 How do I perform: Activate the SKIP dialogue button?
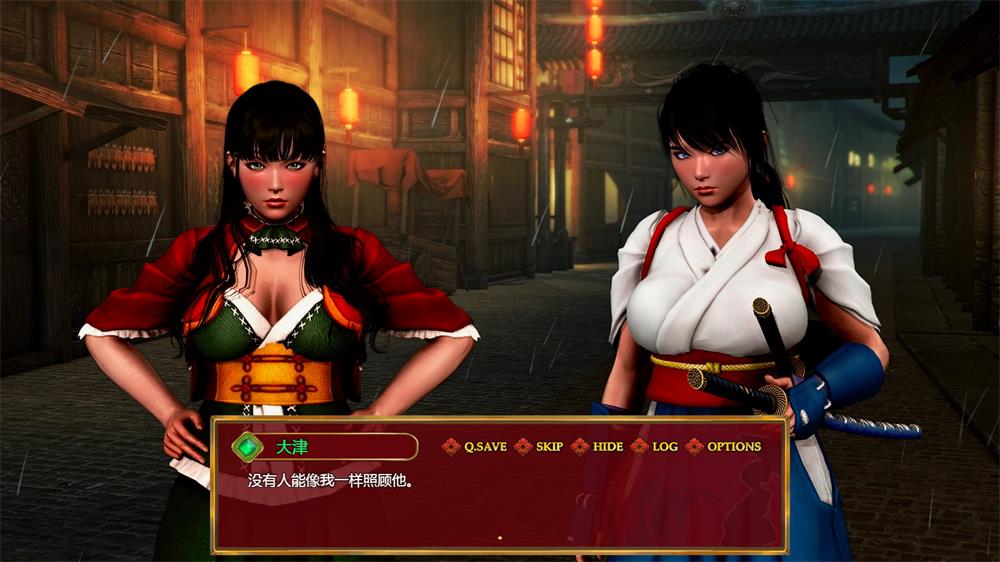[x=549, y=447]
